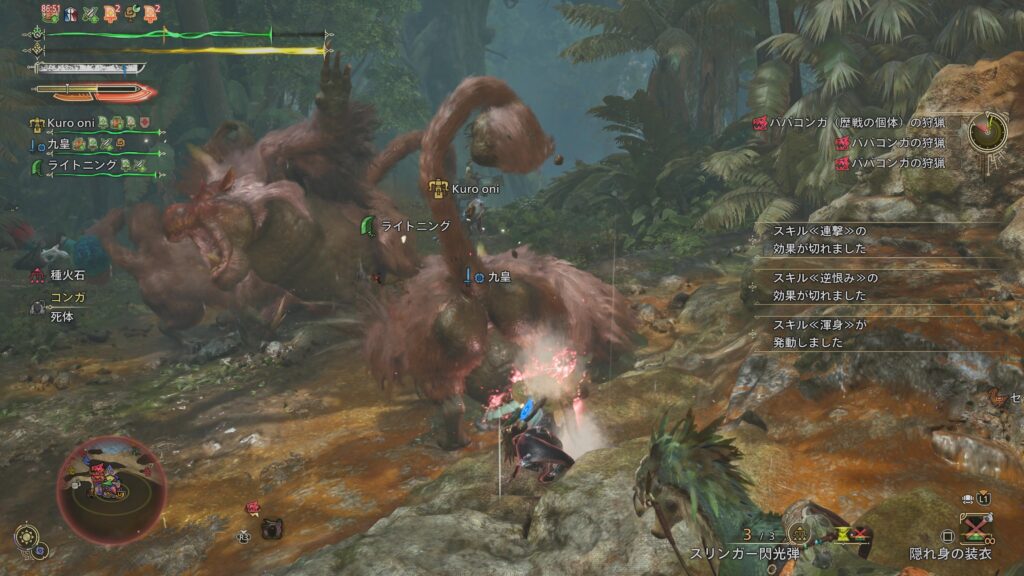This screenshot has height=576, width=1024.
Task: Activate the 隠れ身の装衣 mantle icon
Action: 975,527
